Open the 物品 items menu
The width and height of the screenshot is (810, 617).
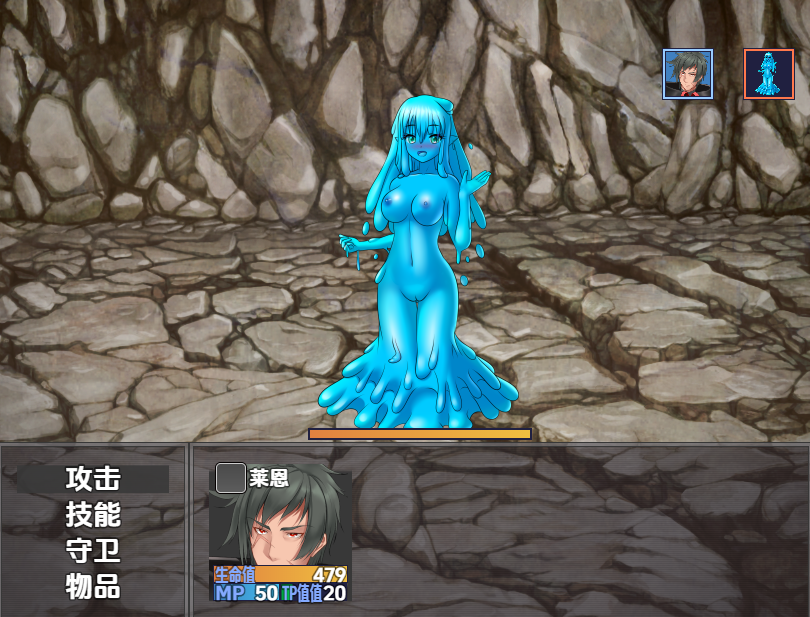[93, 586]
